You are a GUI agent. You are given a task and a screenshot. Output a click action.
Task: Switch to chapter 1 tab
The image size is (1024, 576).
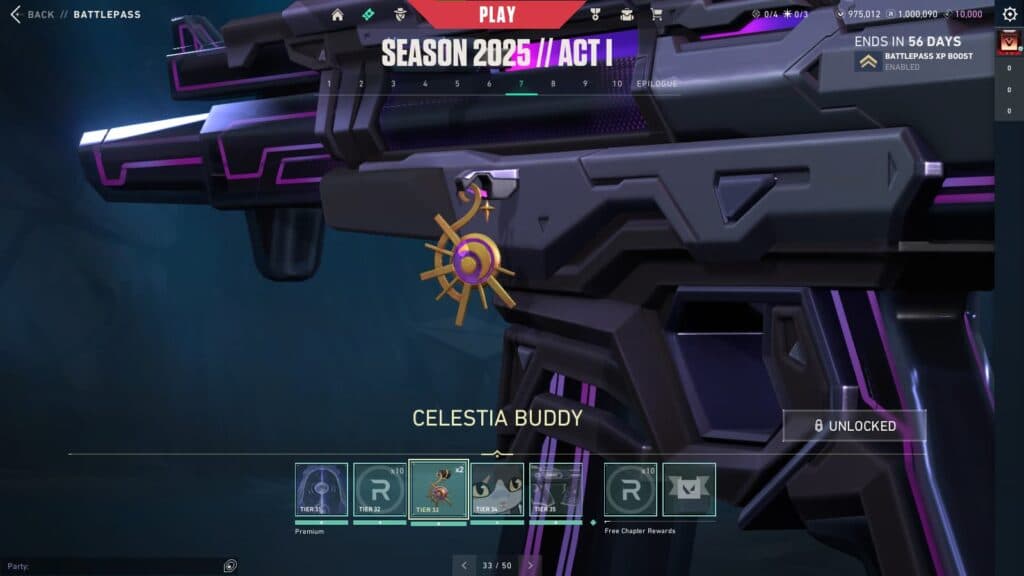(329, 84)
